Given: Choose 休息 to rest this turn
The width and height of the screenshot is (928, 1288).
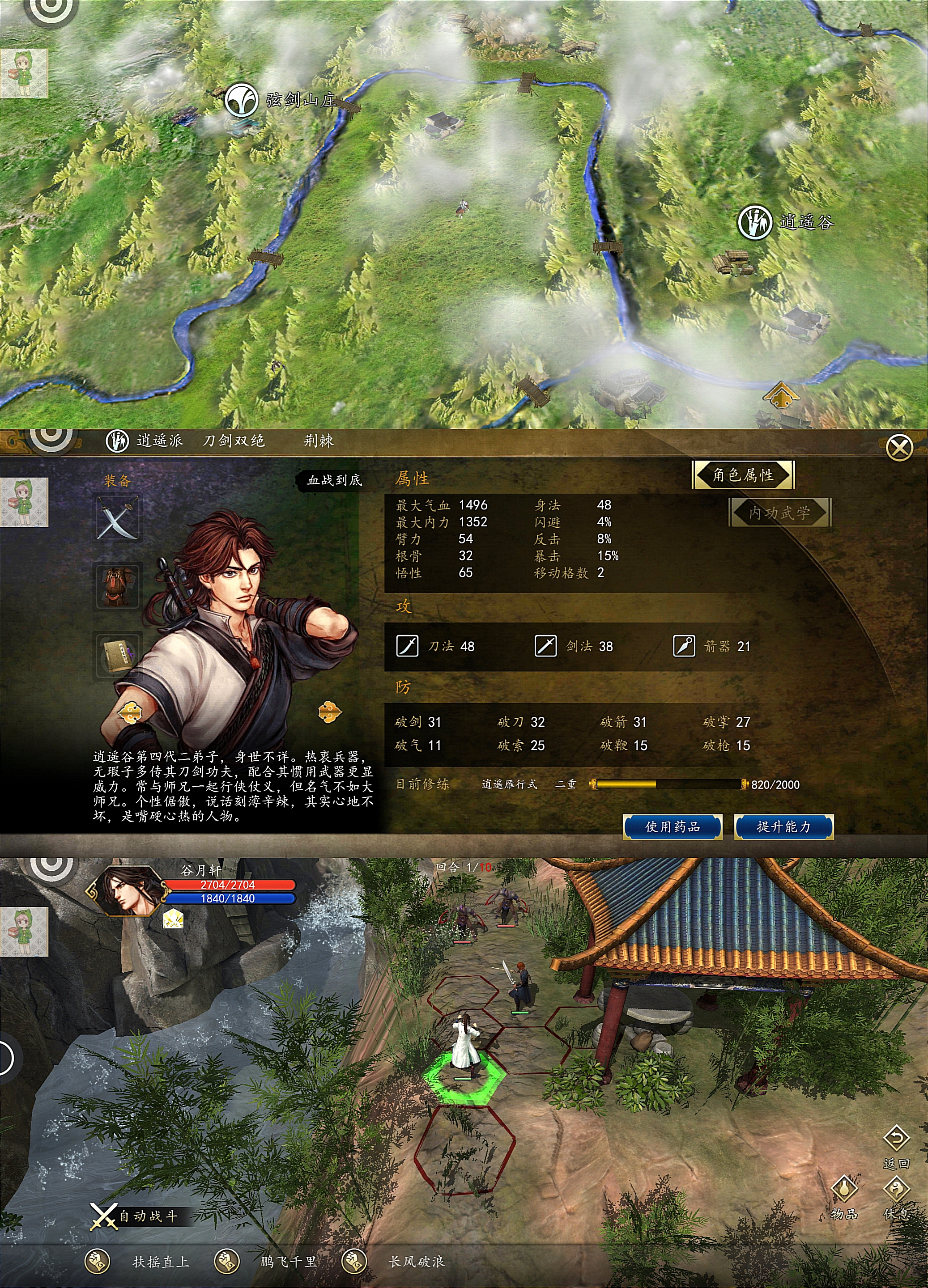Looking at the screenshot, I should 897,1189.
